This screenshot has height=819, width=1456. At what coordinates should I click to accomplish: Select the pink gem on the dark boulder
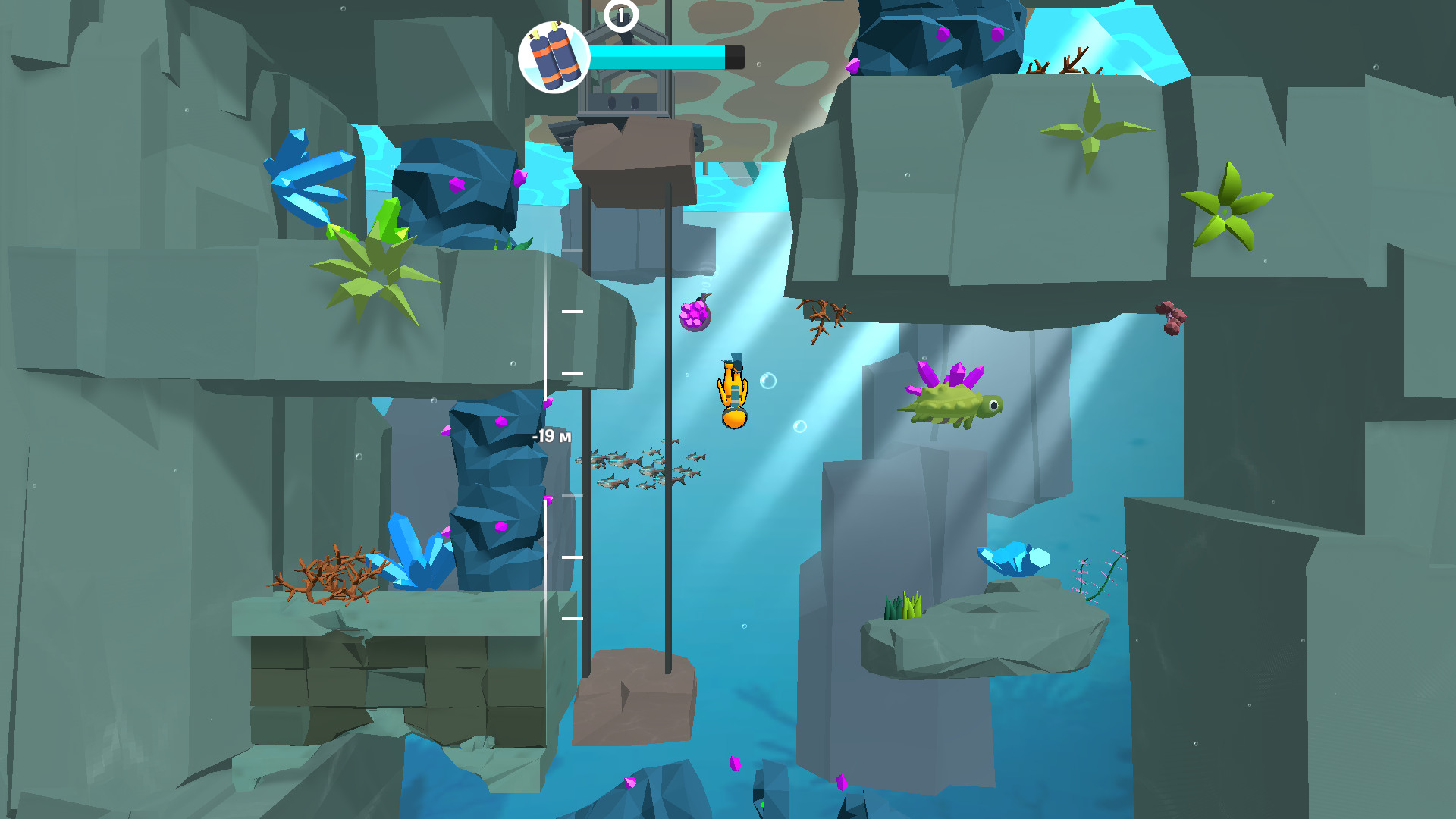coord(458,184)
